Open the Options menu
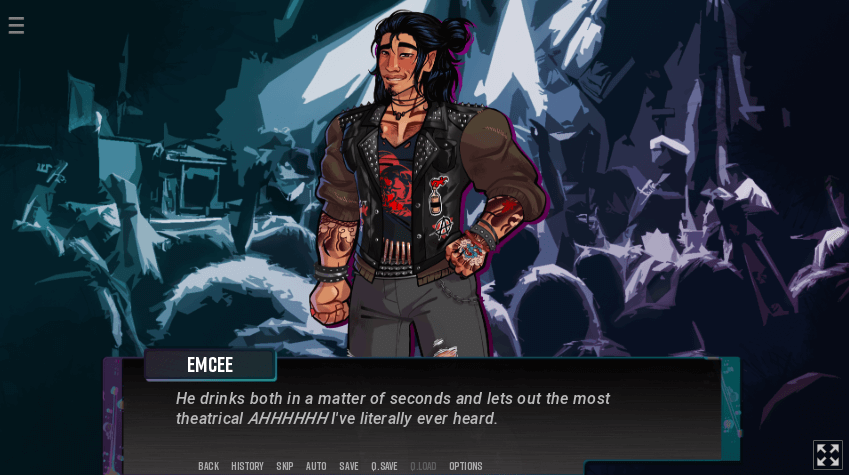Screen dimensions: 849x475 [x=466, y=466]
